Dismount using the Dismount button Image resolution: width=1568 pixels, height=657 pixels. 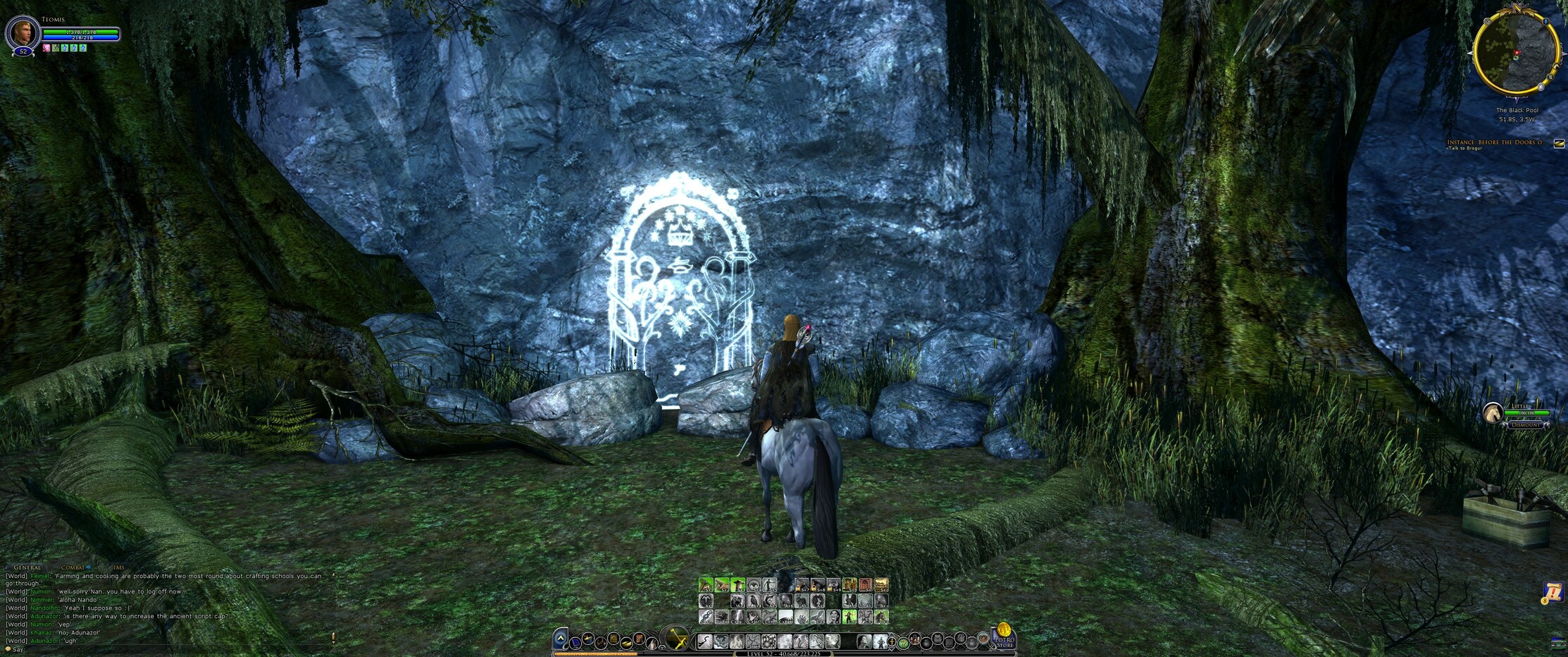click(1526, 425)
